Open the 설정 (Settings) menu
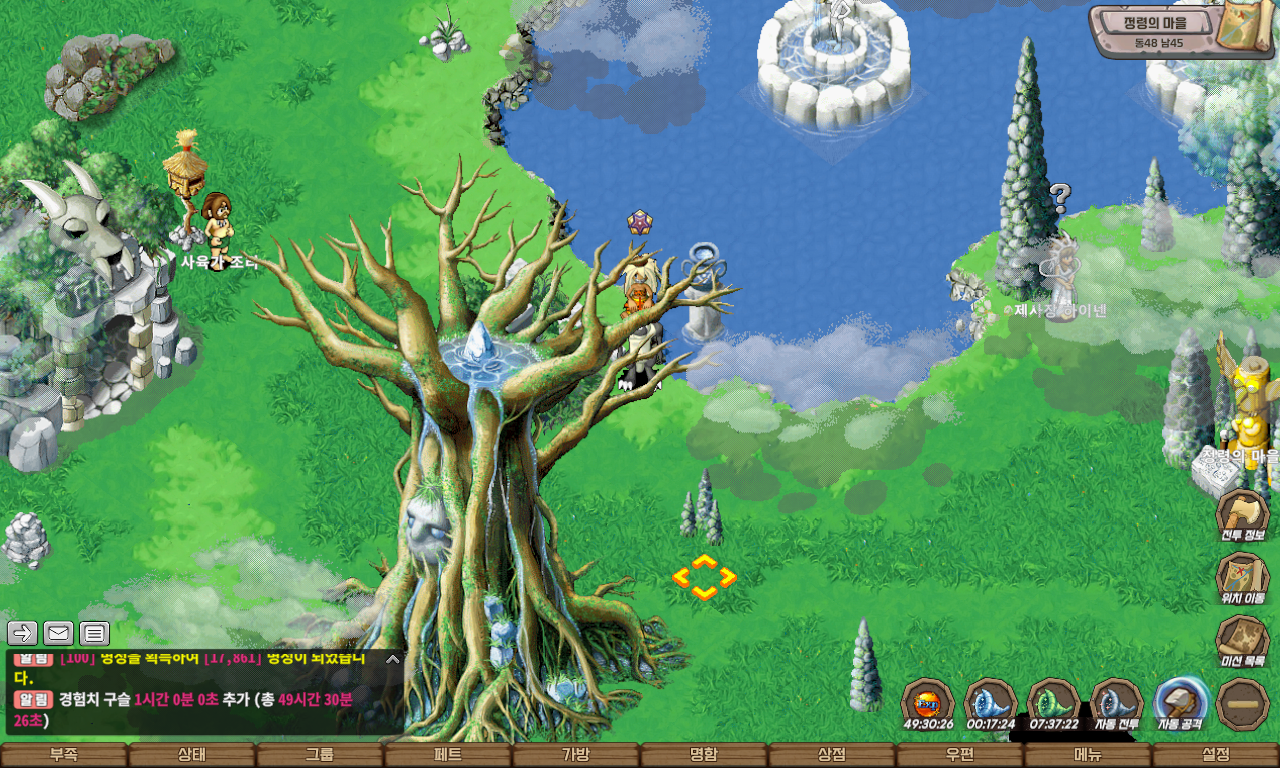Screen dimensions: 1280x768 click(x=1216, y=755)
